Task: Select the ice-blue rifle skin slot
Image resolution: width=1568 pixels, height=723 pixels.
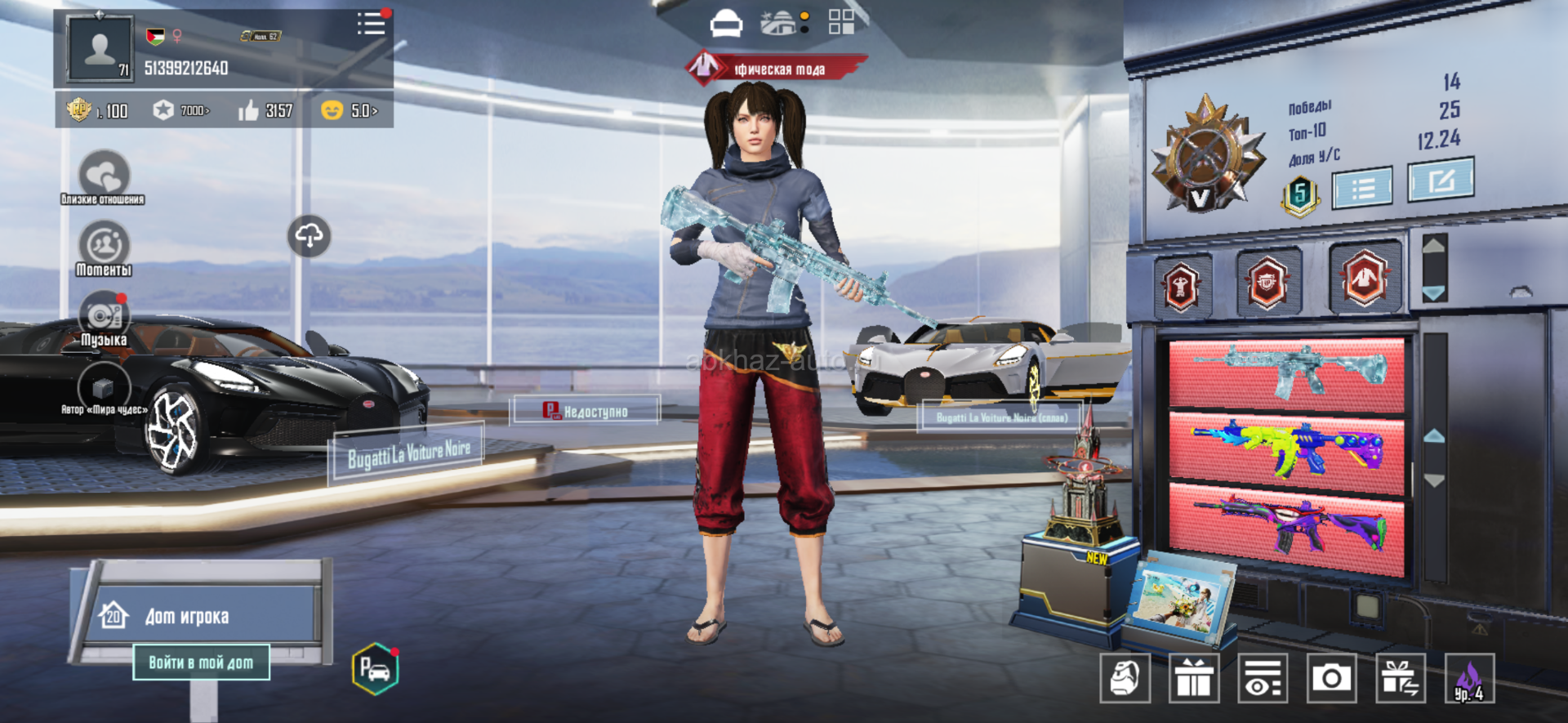Action: point(1286,373)
